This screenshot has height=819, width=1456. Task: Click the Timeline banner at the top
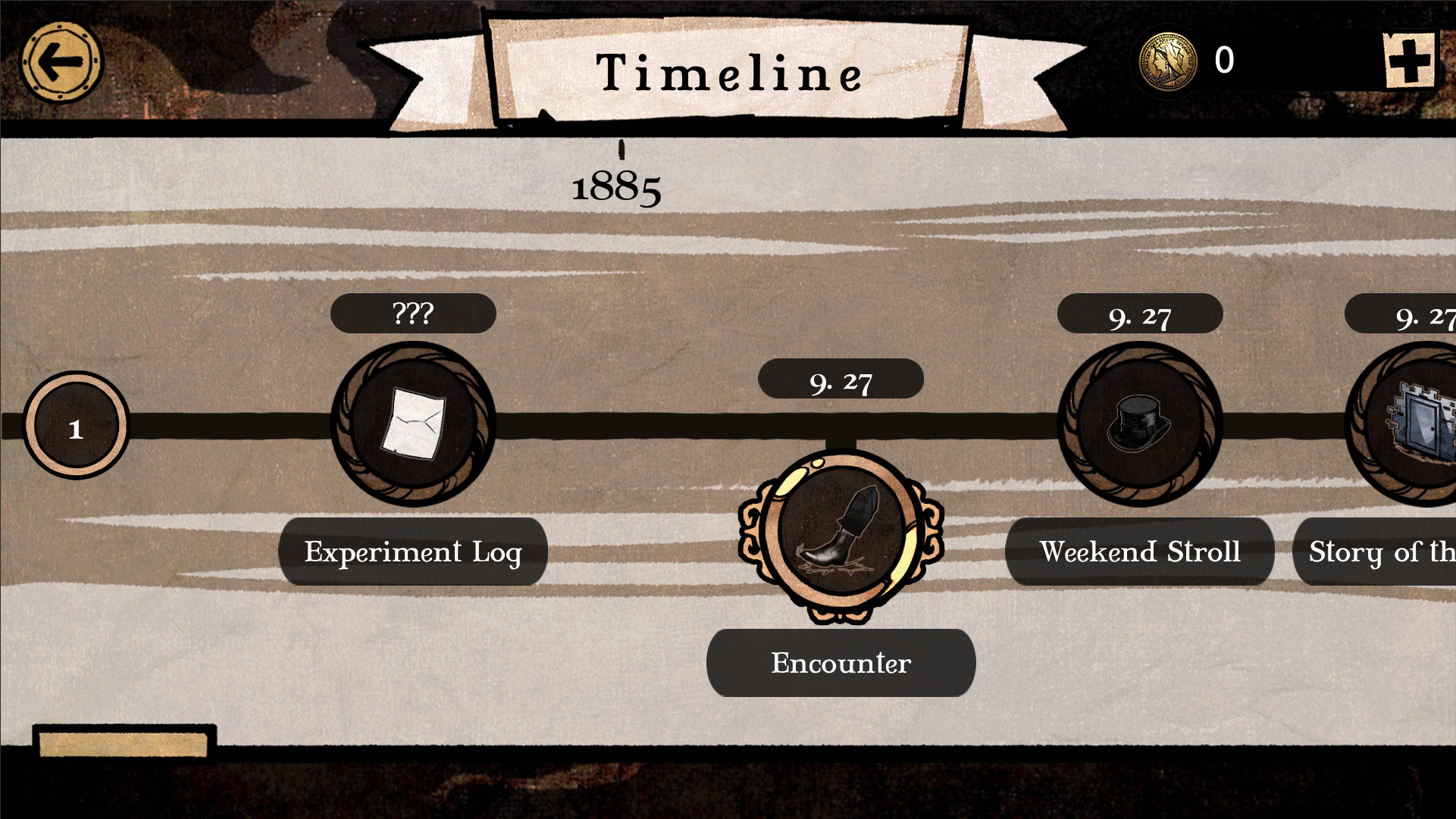point(730,73)
